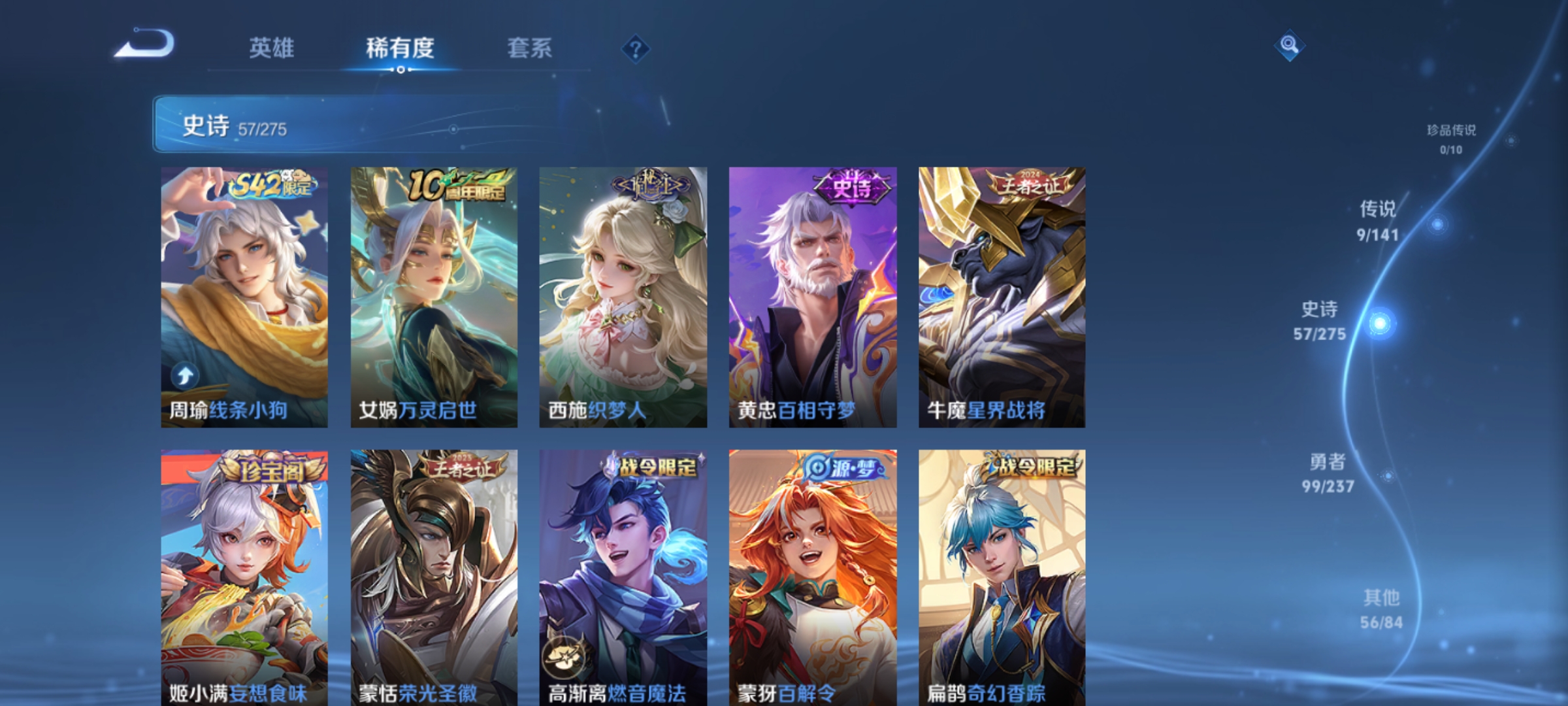
Task: Open the 西施织梦人 skin thumbnail
Action: click(623, 294)
